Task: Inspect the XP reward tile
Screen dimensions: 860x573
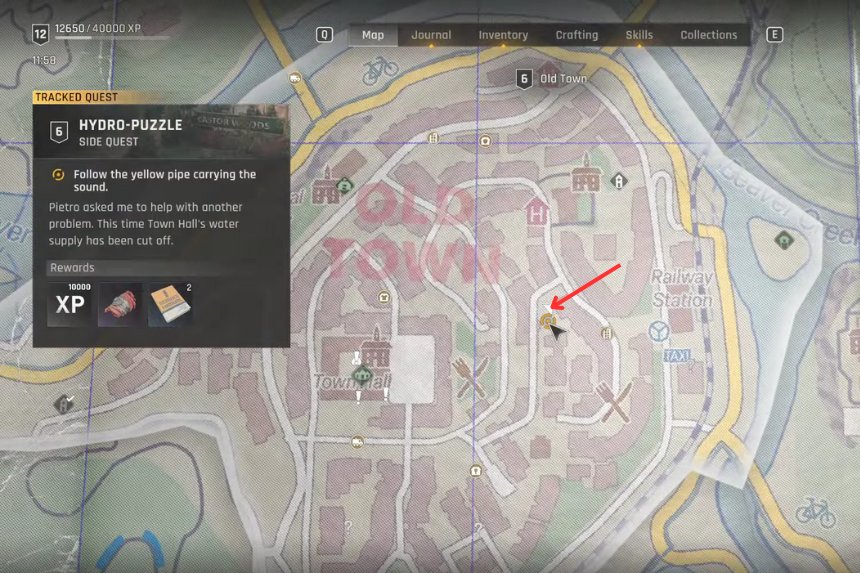Action: (x=70, y=304)
